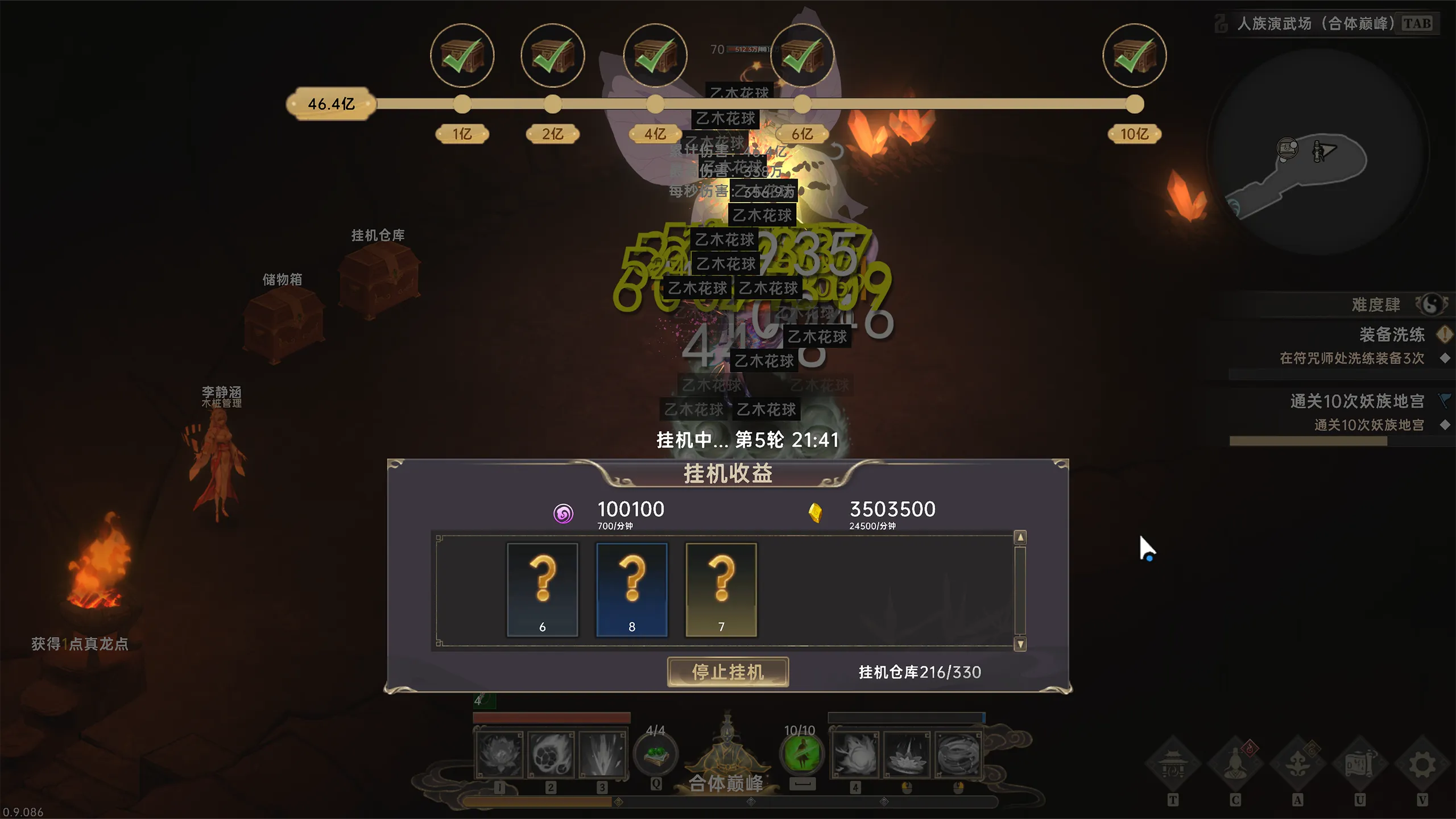This screenshot has height=819, width=1456.
Task: Select the lotus skill in hotbar slot 1
Action: (499, 754)
